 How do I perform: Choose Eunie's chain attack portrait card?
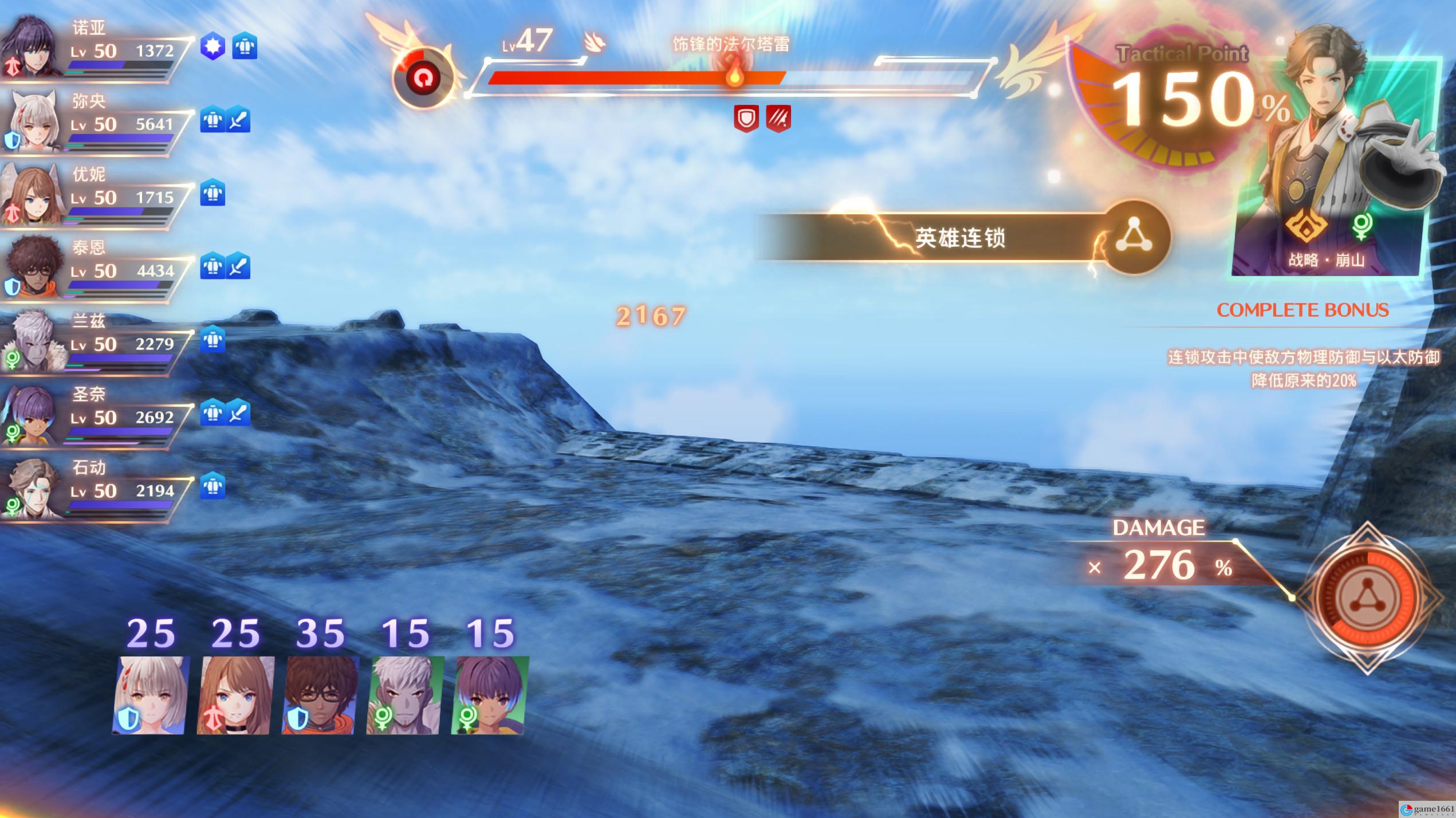[x=236, y=694]
